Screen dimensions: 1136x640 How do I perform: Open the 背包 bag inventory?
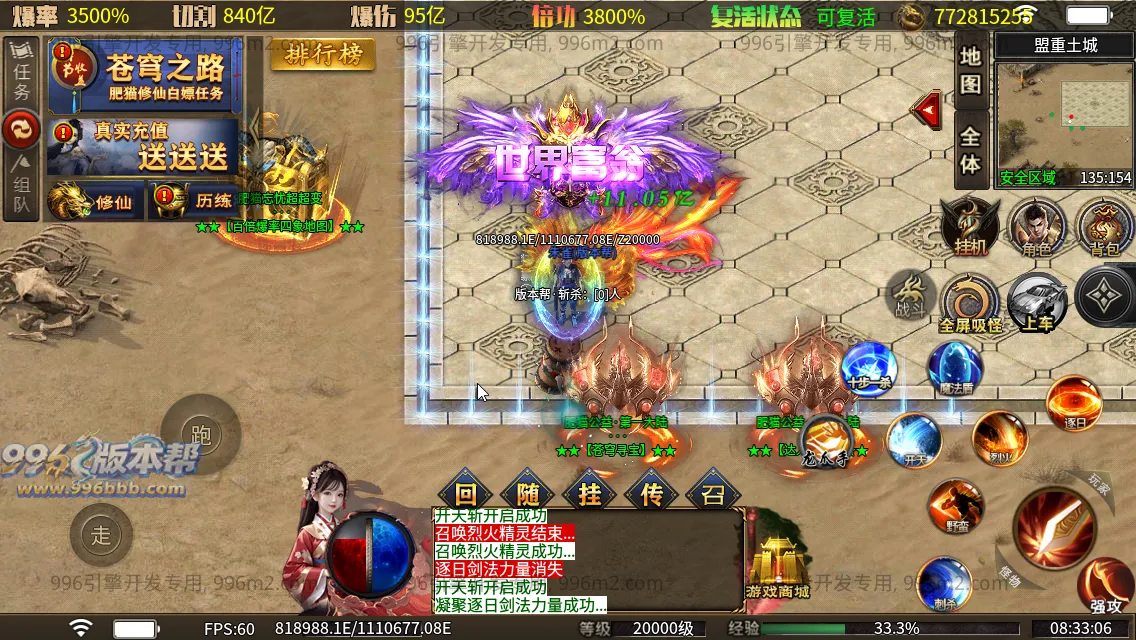click(1104, 226)
